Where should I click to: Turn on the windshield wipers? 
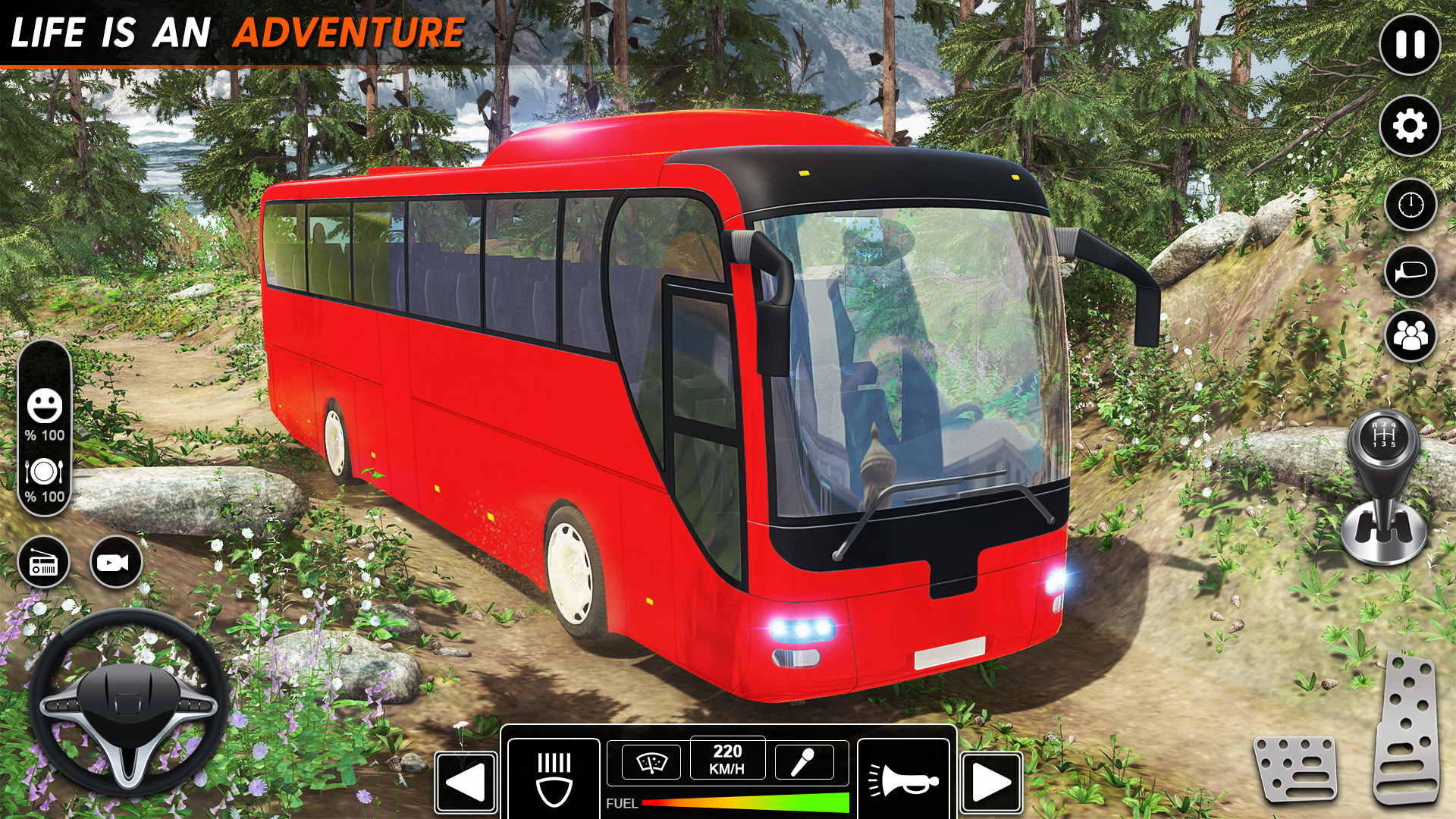coord(651,761)
